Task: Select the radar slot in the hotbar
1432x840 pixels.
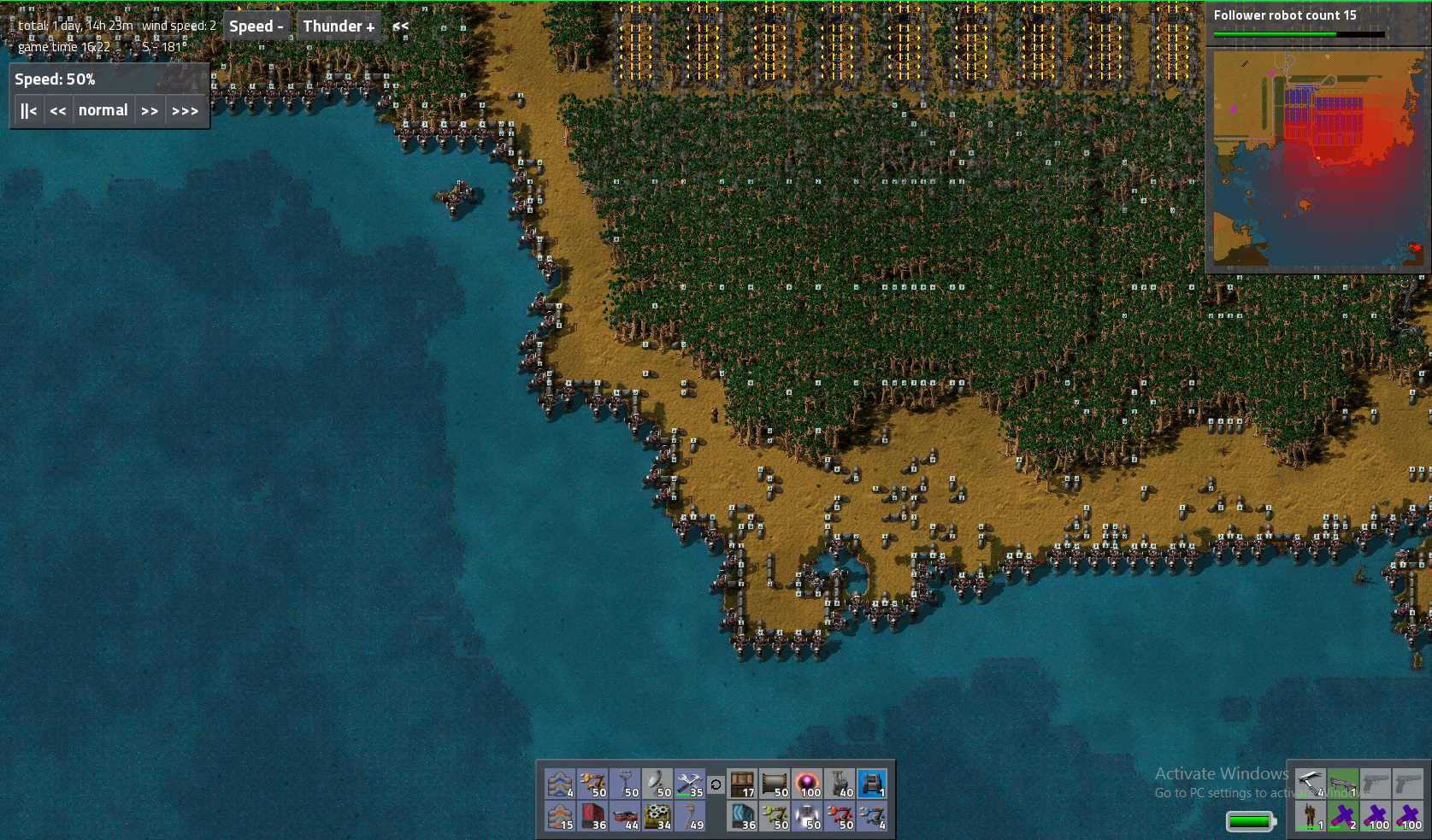Action: point(657,784)
